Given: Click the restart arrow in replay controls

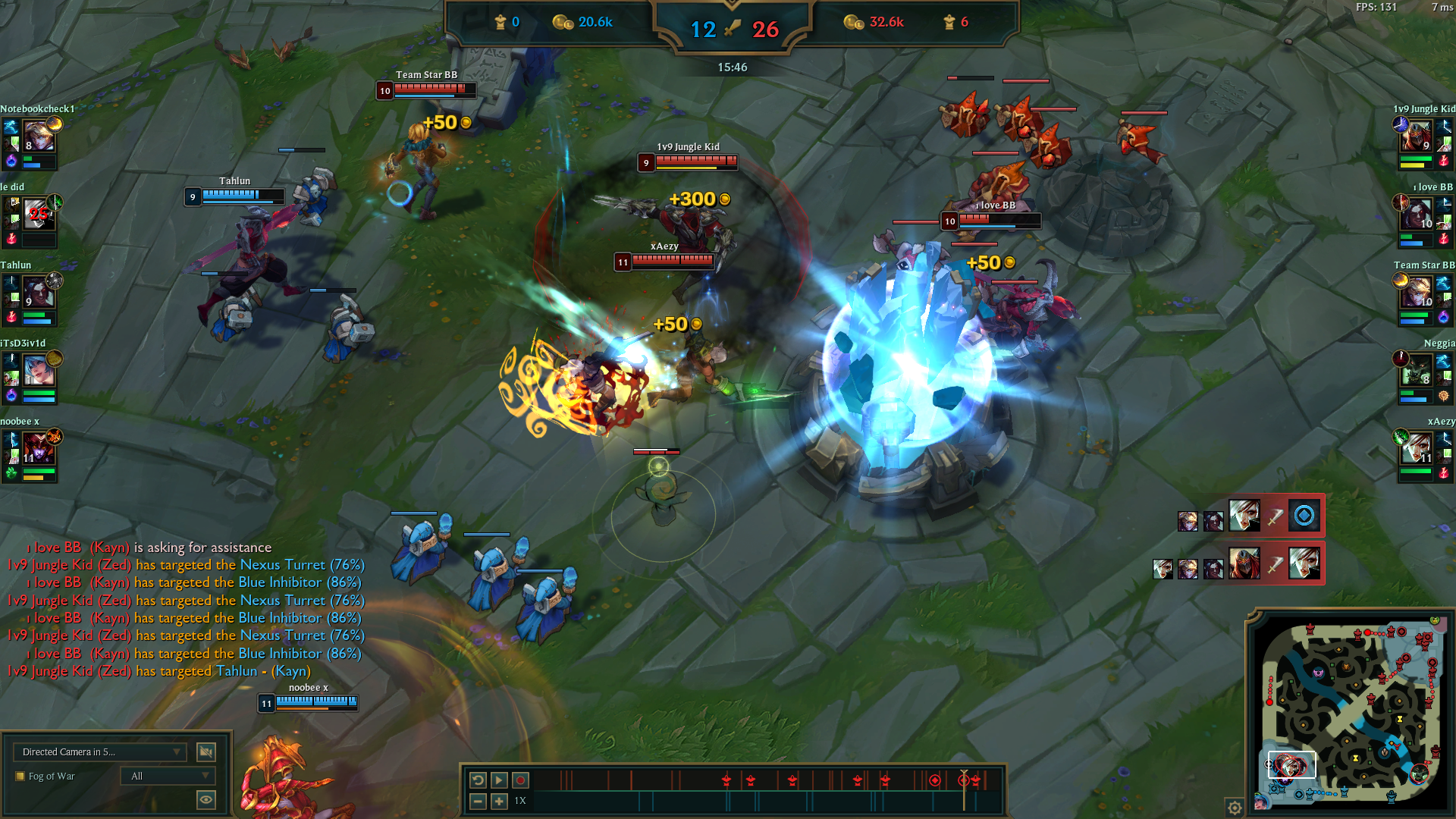Looking at the screenshot, I should [478, 779].
